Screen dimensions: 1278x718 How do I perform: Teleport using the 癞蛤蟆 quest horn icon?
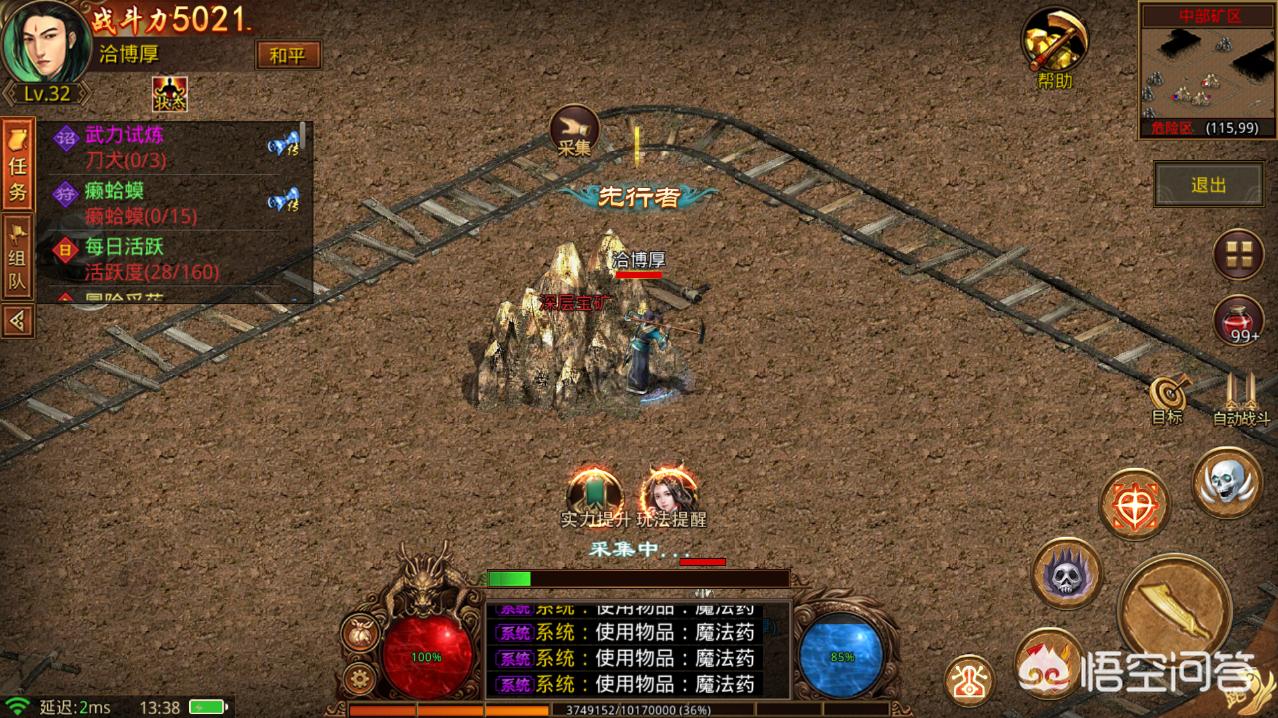coord(284,200)
